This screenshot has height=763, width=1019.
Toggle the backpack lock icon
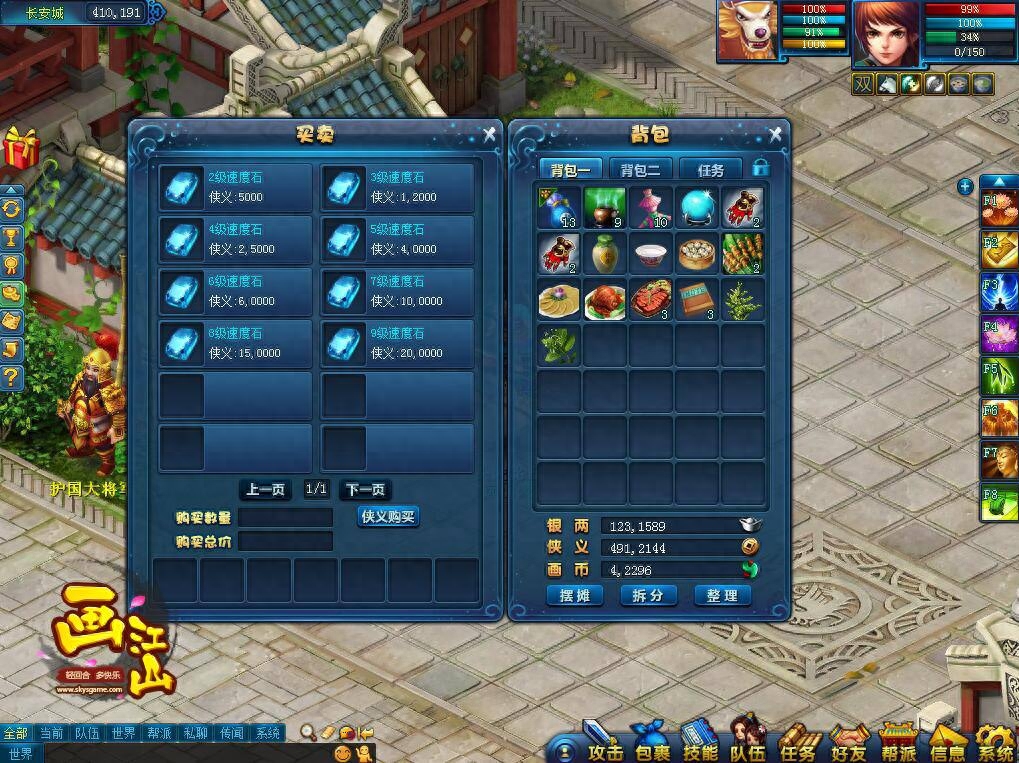tap(761, 168)
